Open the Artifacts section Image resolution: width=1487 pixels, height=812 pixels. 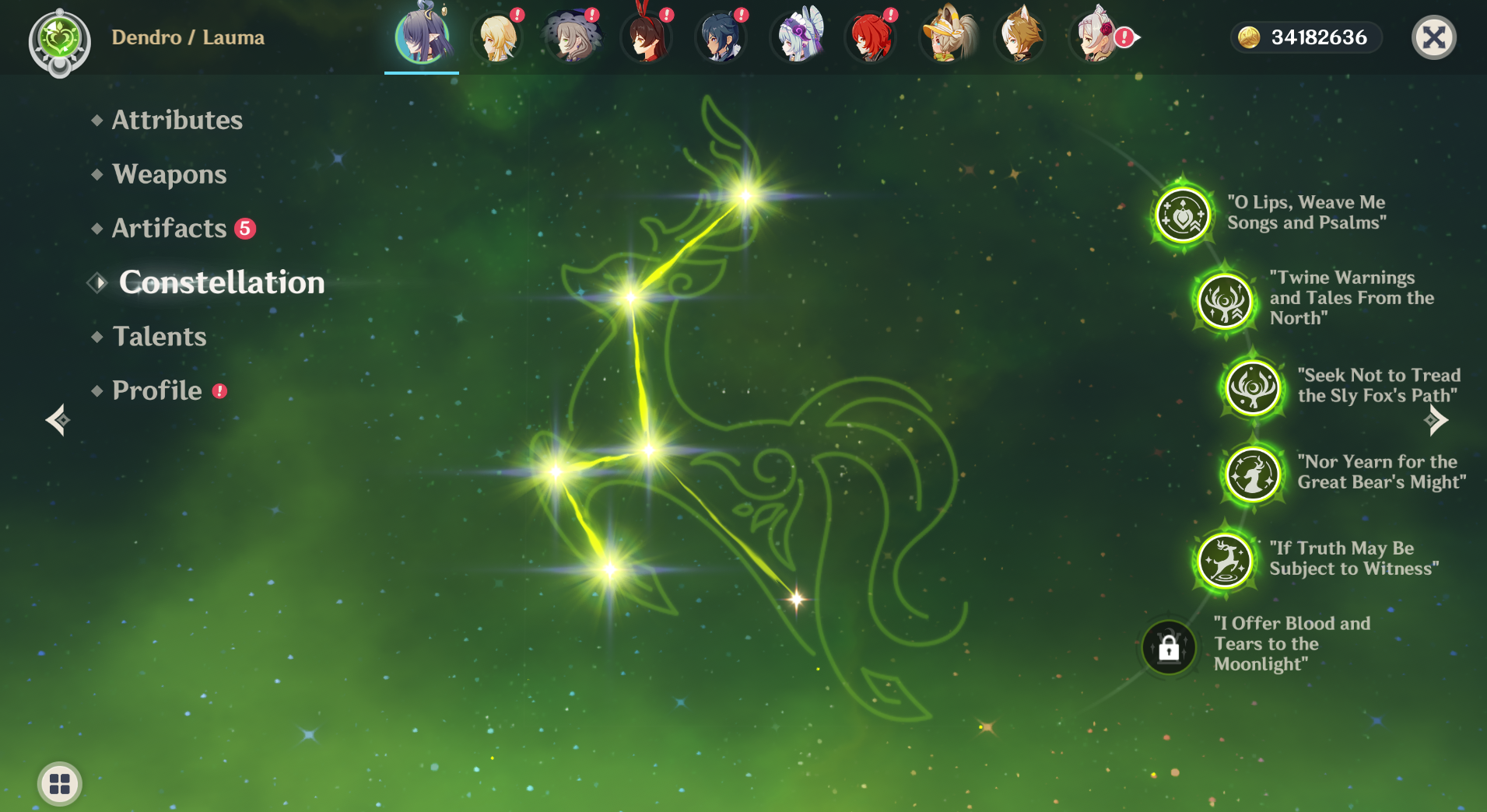169,229
